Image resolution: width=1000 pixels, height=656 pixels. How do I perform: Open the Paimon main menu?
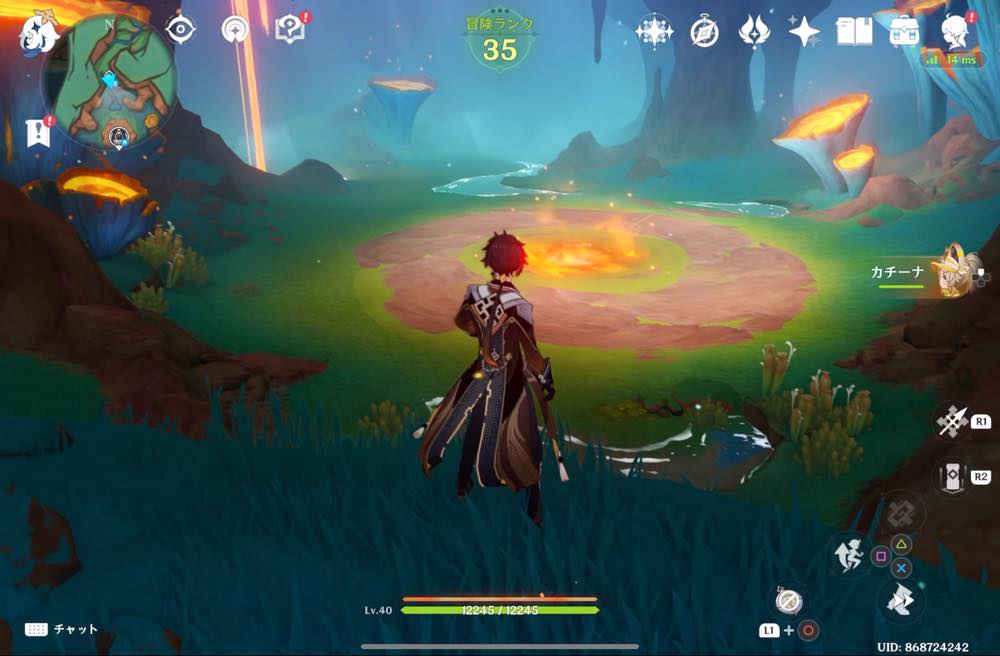pos(38,32)
